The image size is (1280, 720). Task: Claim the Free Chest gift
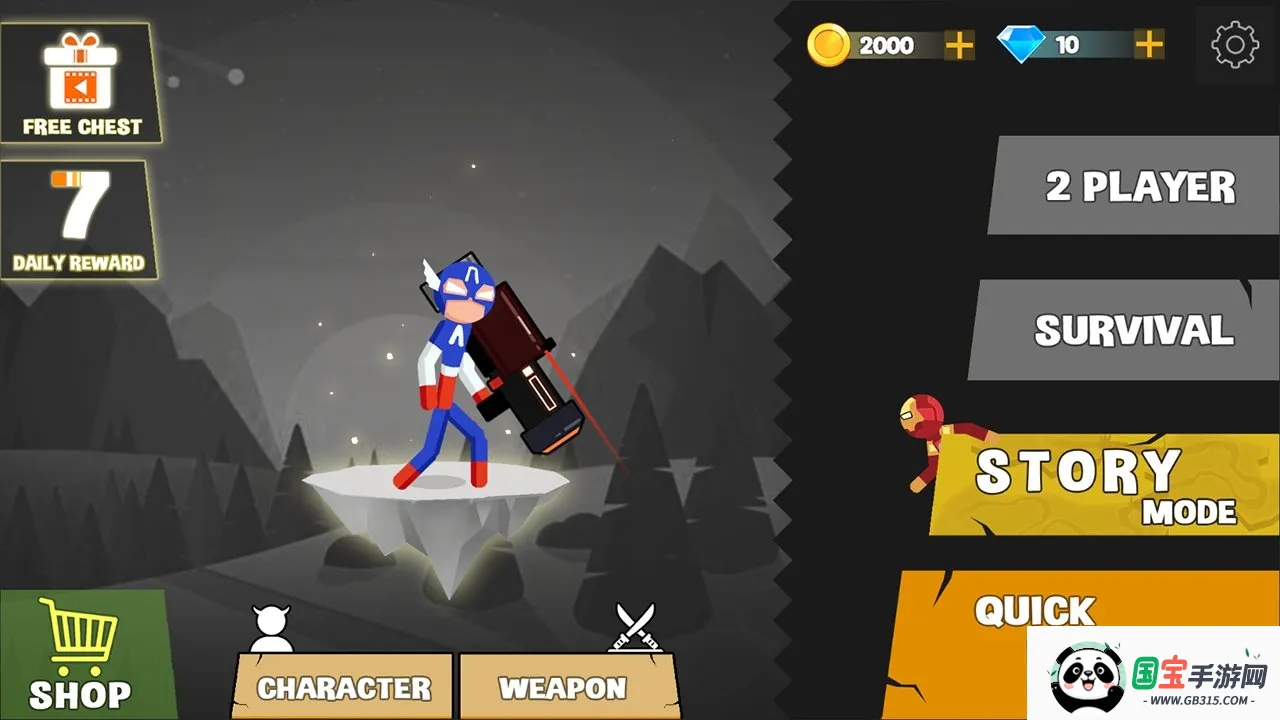[x=81, y=85]
